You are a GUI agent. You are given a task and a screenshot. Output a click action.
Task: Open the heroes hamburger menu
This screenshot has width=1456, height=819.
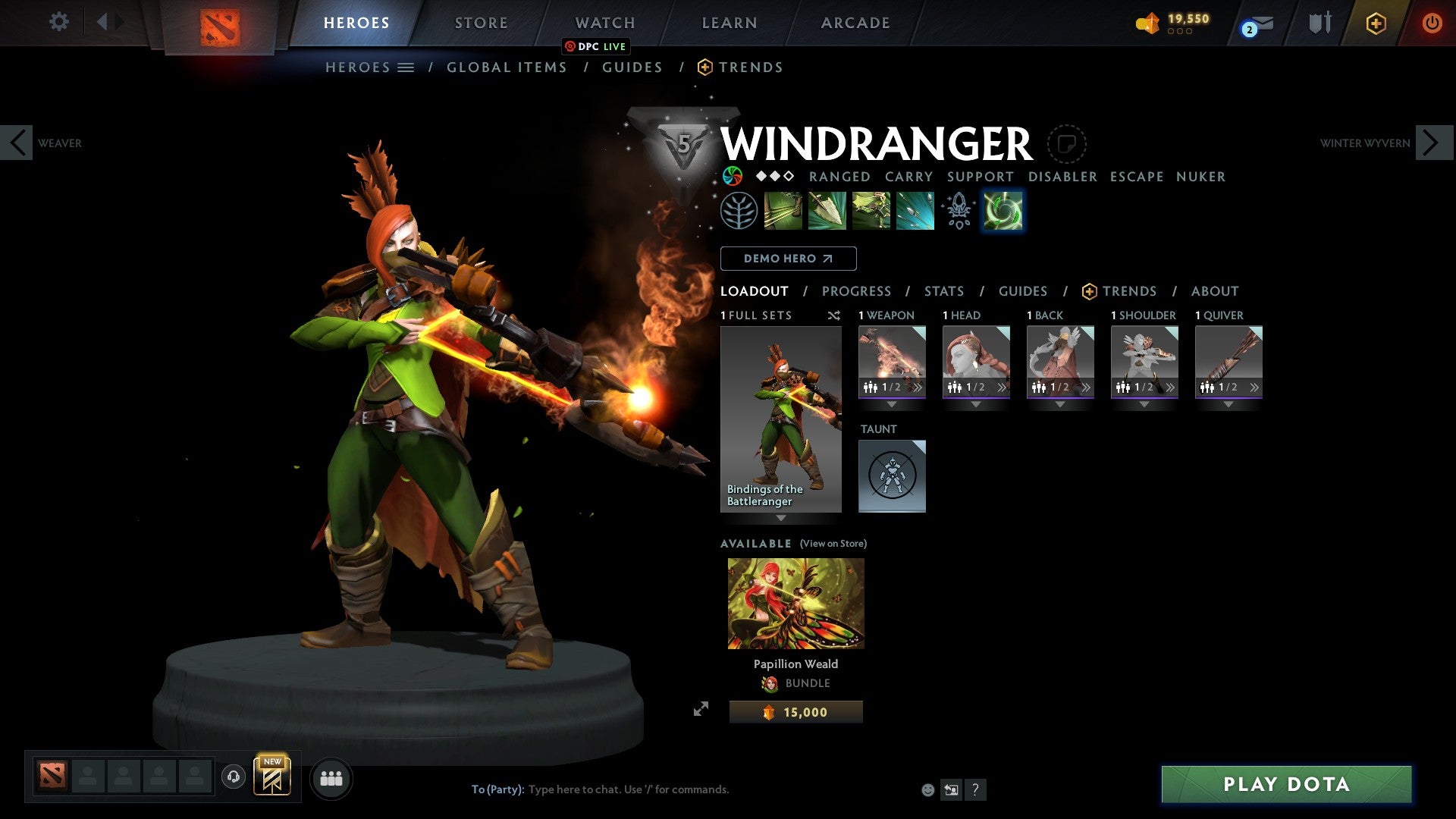pyautogui.click(x=406, y=67)
